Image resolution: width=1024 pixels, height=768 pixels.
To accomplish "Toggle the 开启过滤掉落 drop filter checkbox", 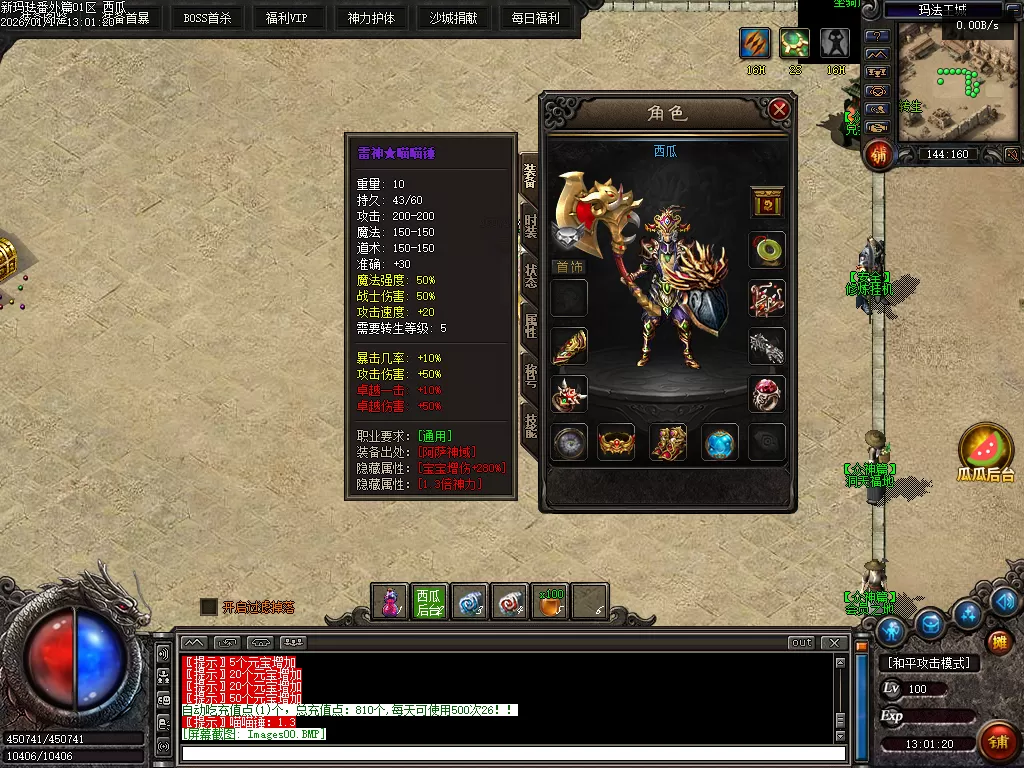I will tap(208, 607).
